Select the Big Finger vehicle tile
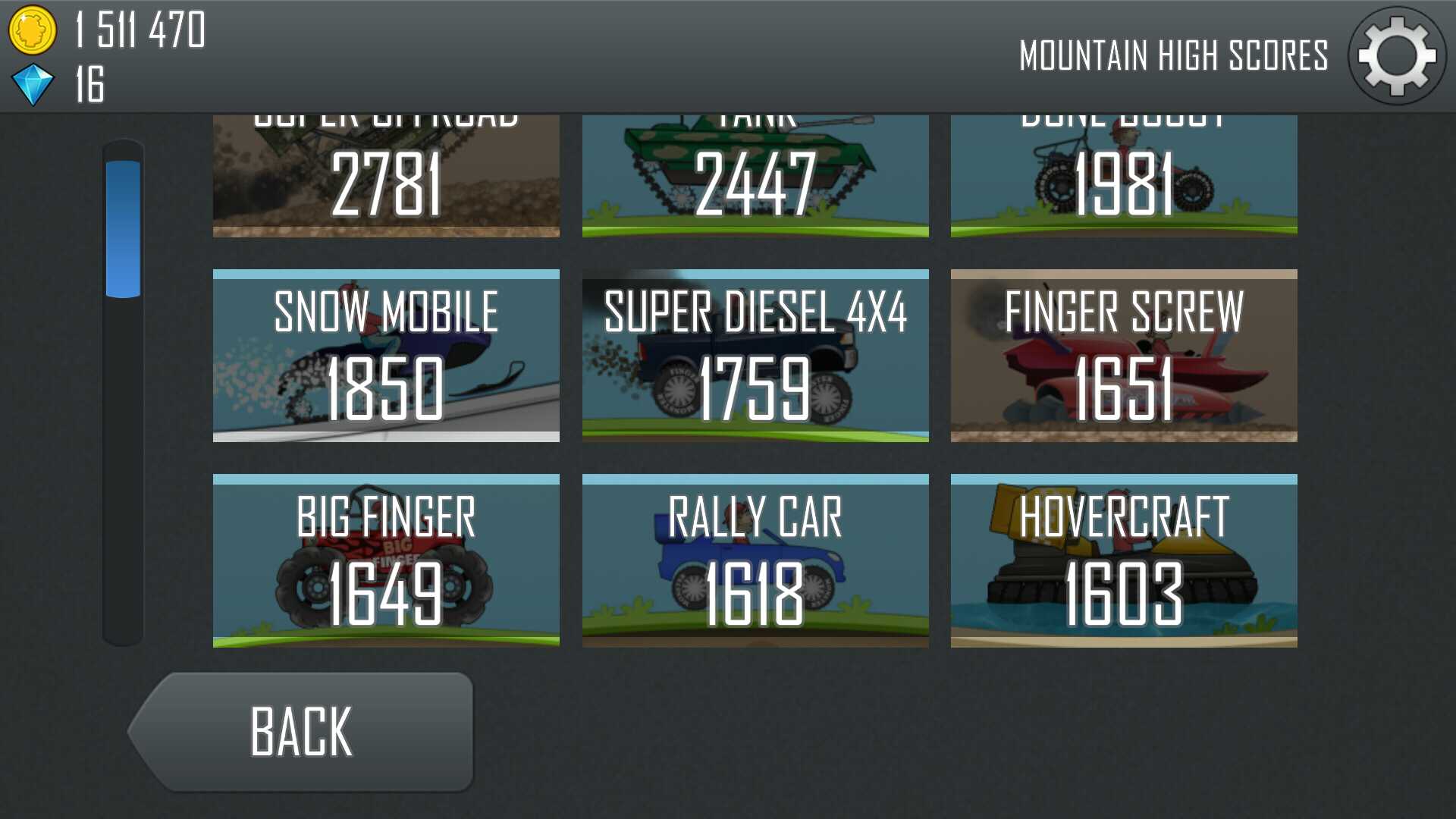 [x=386, y=560]
